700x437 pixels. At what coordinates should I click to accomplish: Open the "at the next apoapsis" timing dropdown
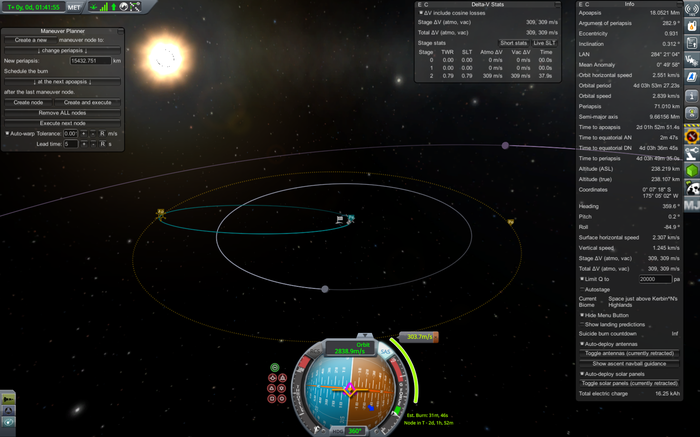(x=64, y=81)
